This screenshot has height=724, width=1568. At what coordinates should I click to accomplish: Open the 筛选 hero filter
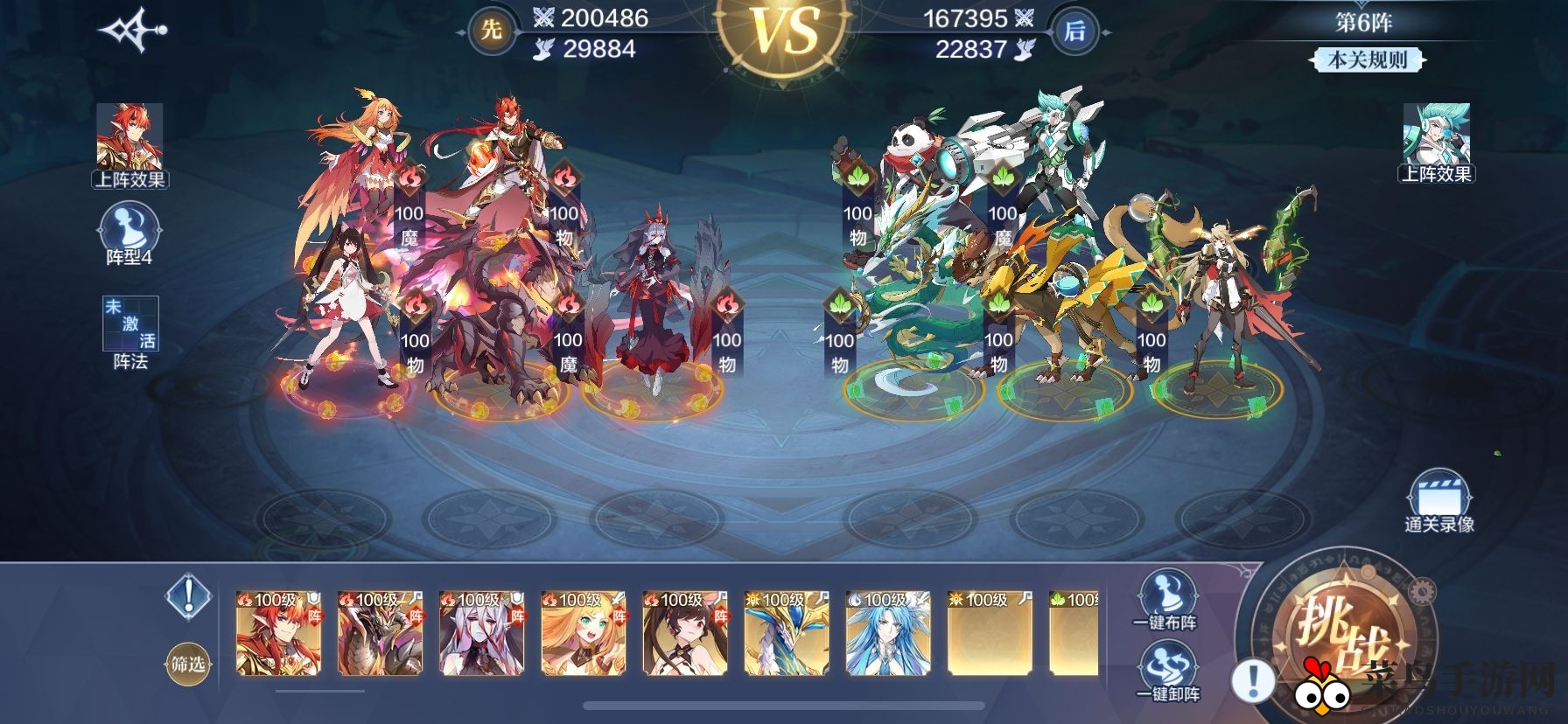point(188,665)
